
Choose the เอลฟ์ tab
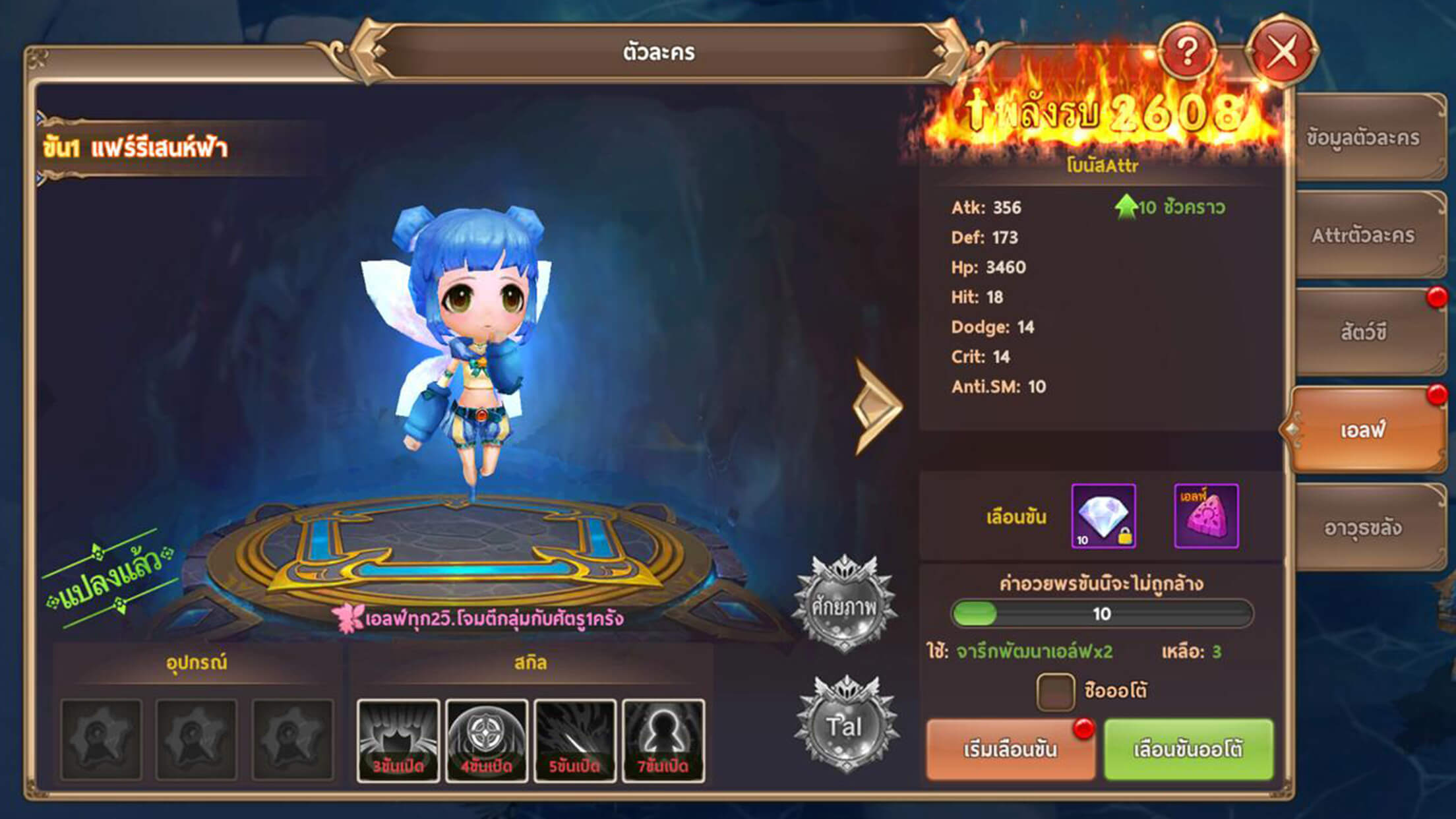[x=1363, y=430]
